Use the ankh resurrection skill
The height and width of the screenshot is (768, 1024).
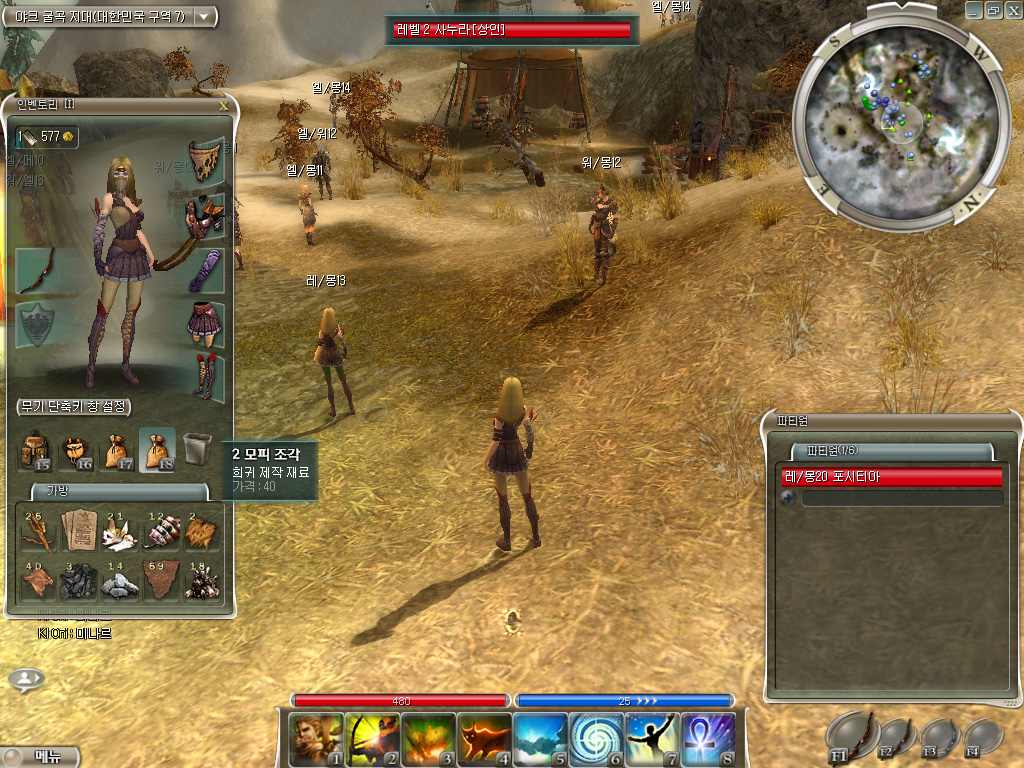[x=708, y=739]
